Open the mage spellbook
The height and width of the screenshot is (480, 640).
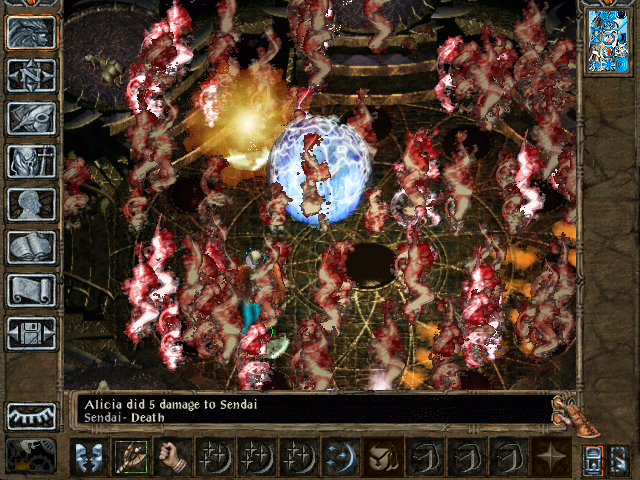click(x=32, y=247)
